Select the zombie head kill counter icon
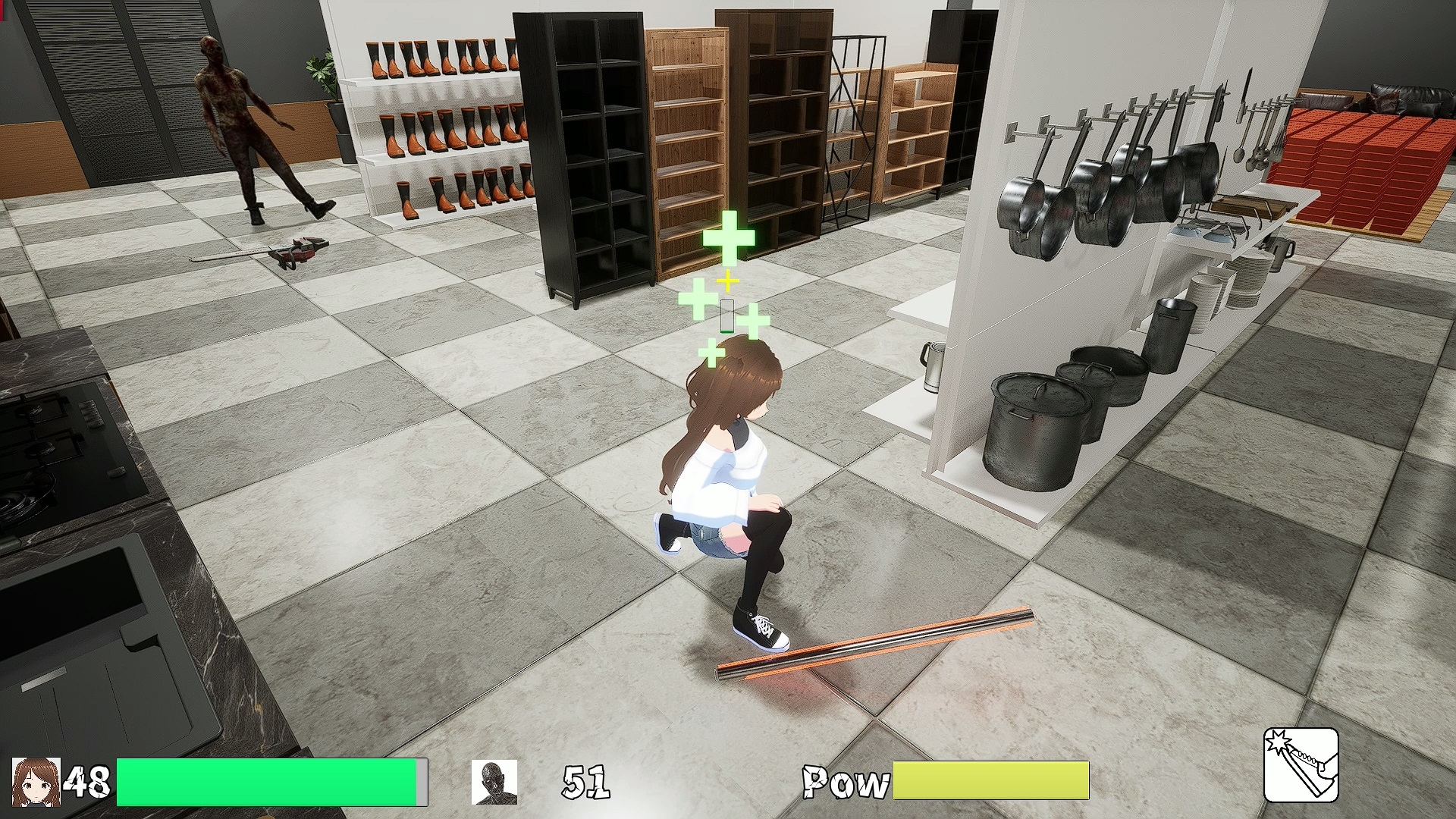This screenshot has height=819, width=1456. (494, 782)
